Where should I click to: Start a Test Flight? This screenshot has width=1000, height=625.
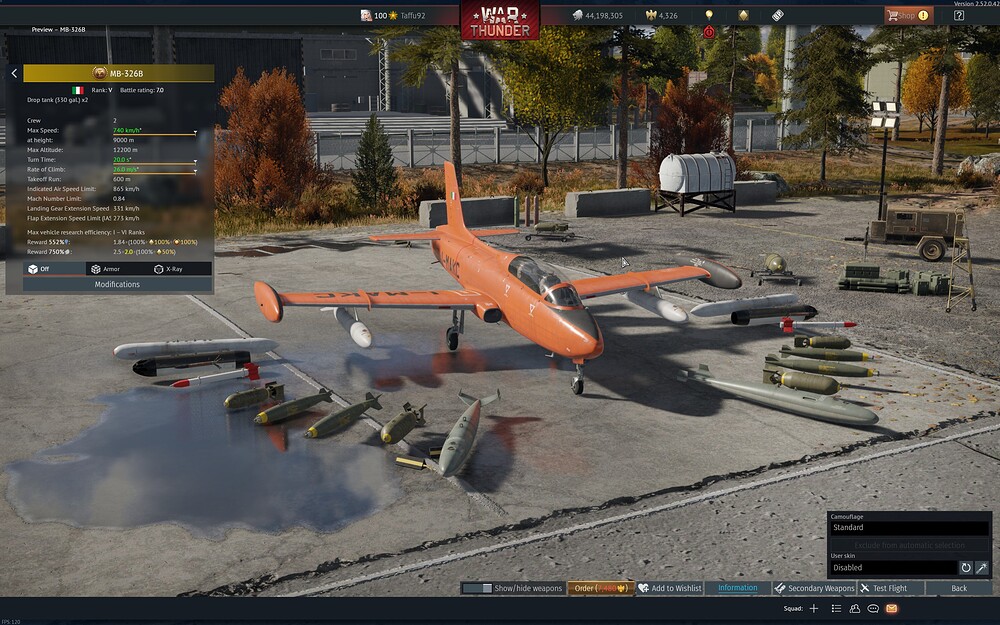(890, 588)
